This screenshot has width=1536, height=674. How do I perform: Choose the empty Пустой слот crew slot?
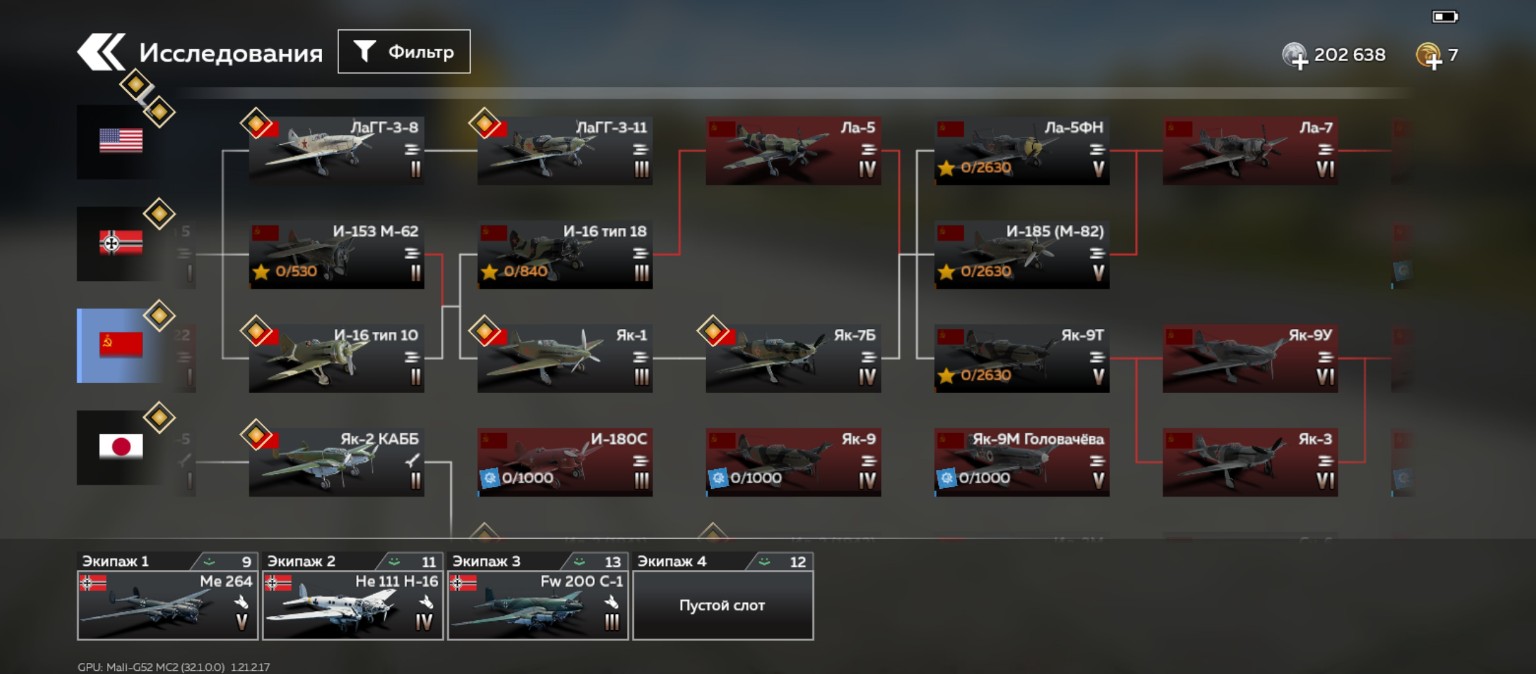722,604
